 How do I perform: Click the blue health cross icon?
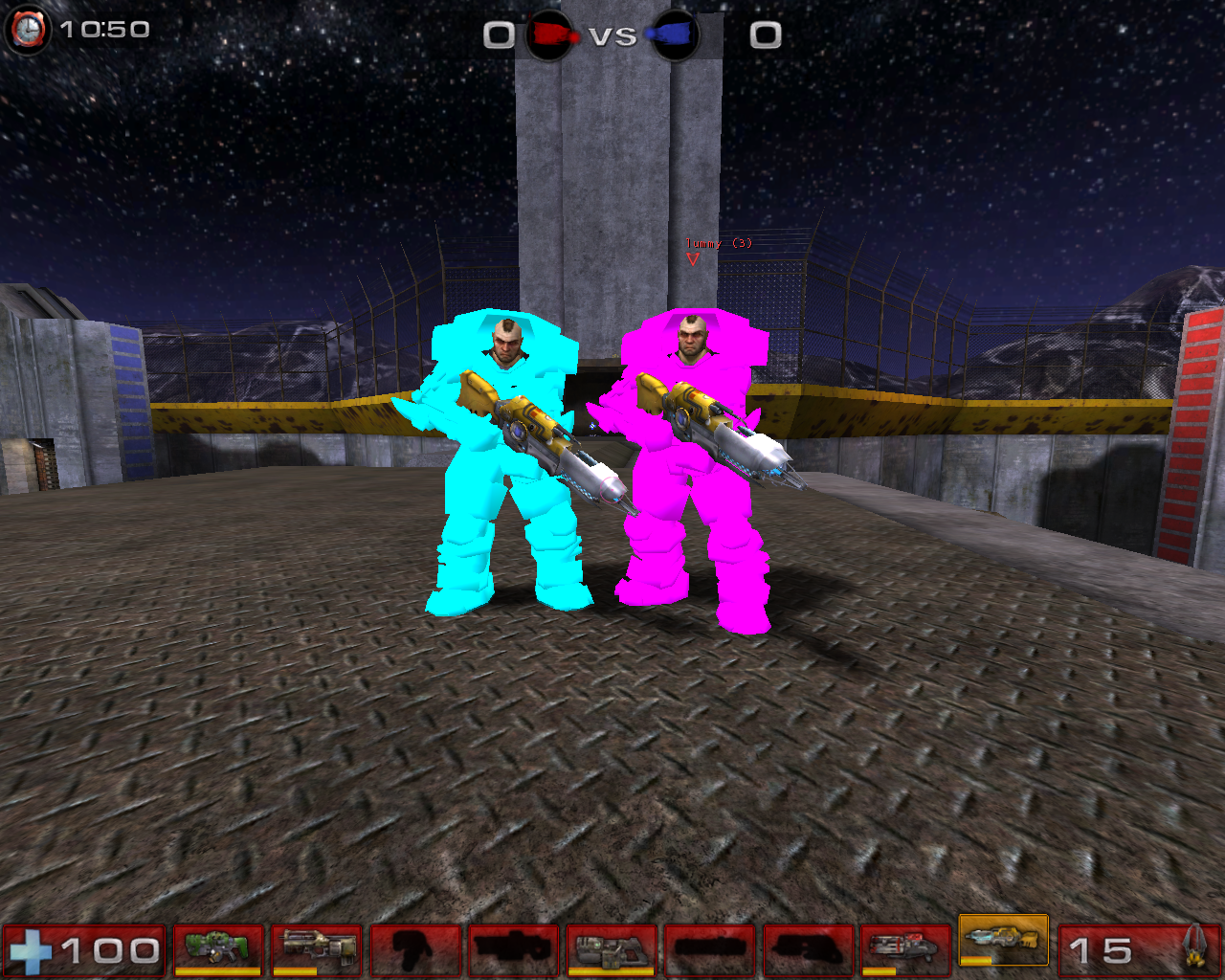click(32, 950)
